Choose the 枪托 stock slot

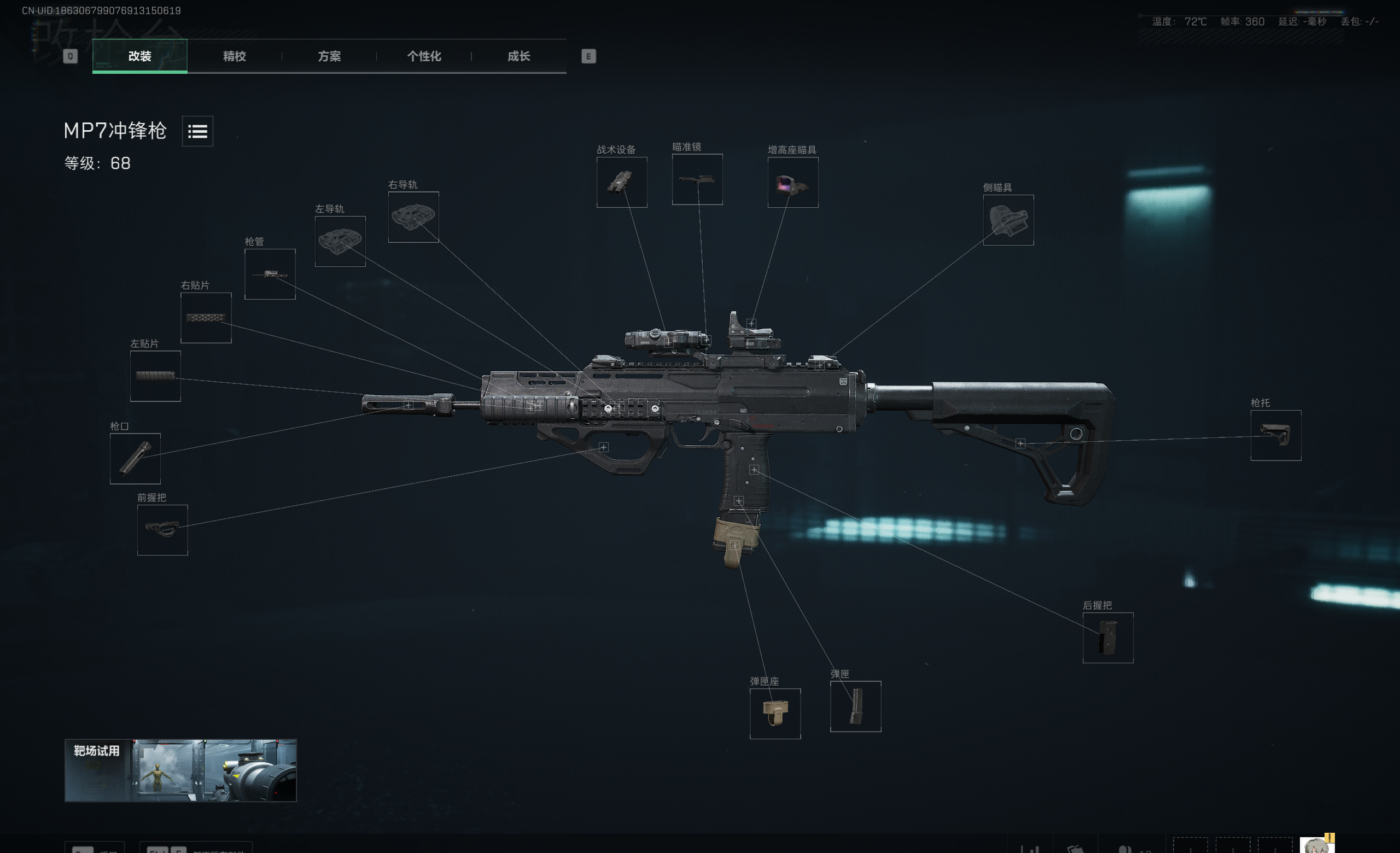[x=1275, y=436]
